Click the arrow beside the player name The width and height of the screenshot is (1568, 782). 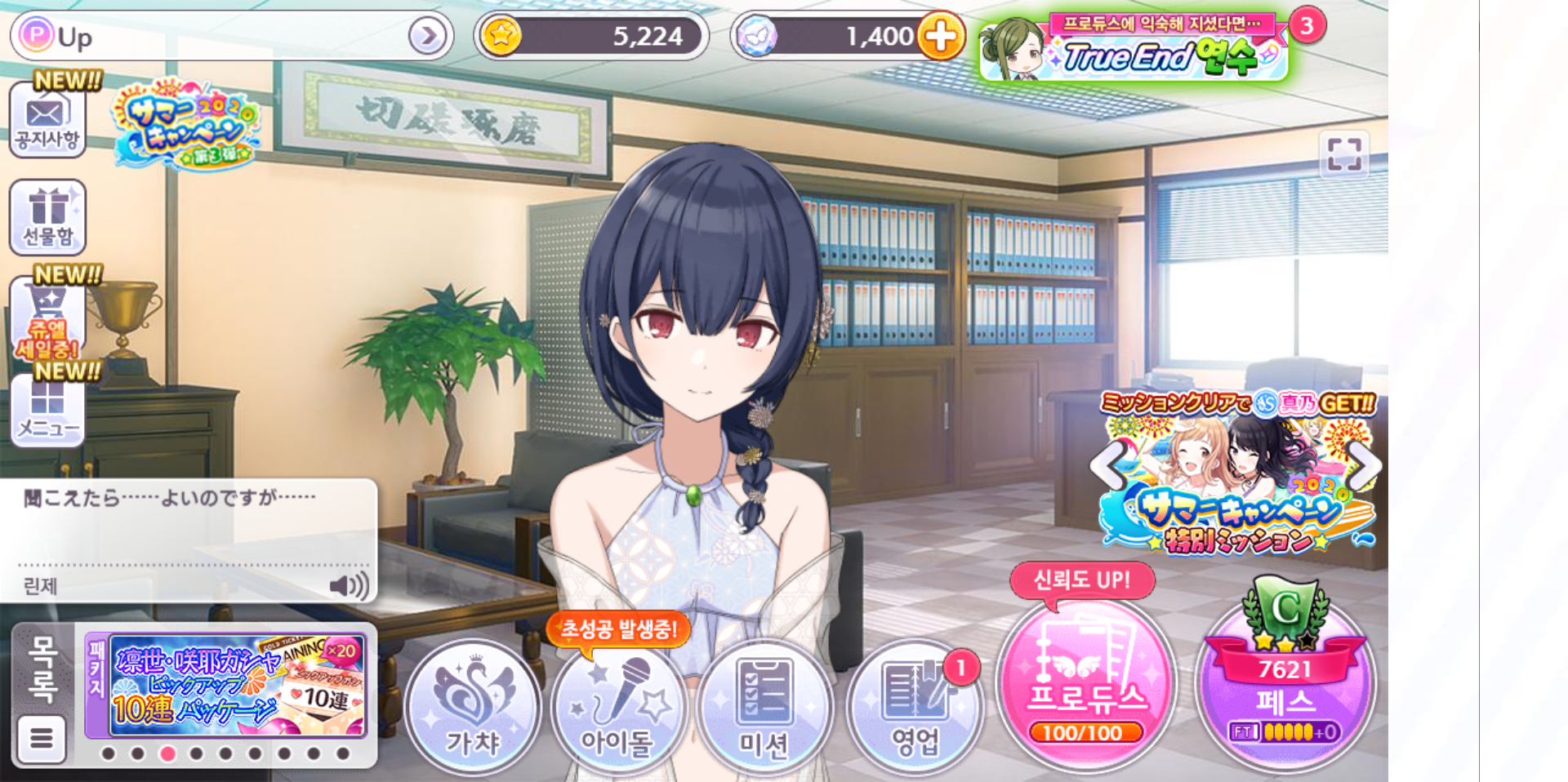(428, 36)
